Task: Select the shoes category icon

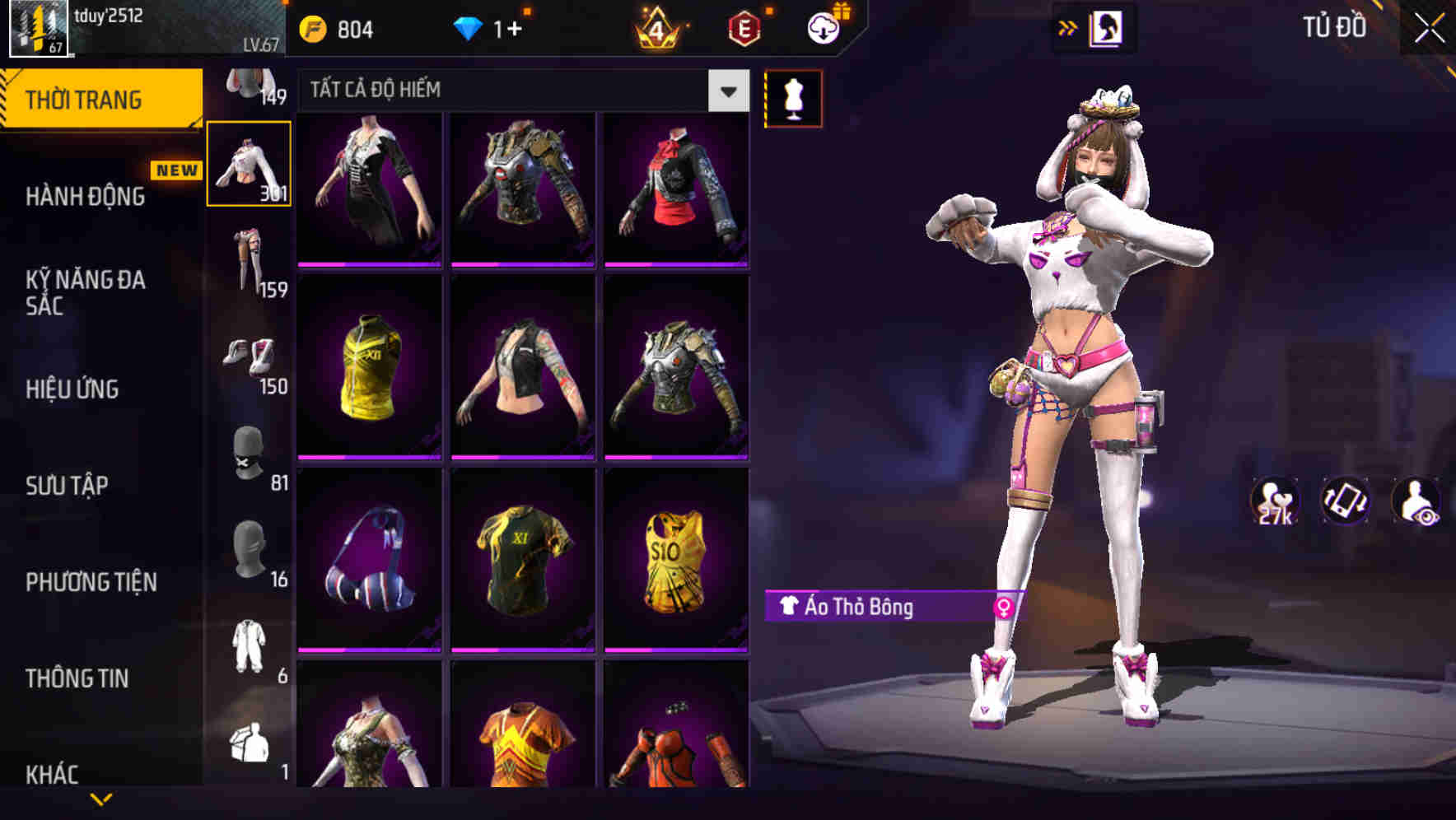Action: (250, 358)
